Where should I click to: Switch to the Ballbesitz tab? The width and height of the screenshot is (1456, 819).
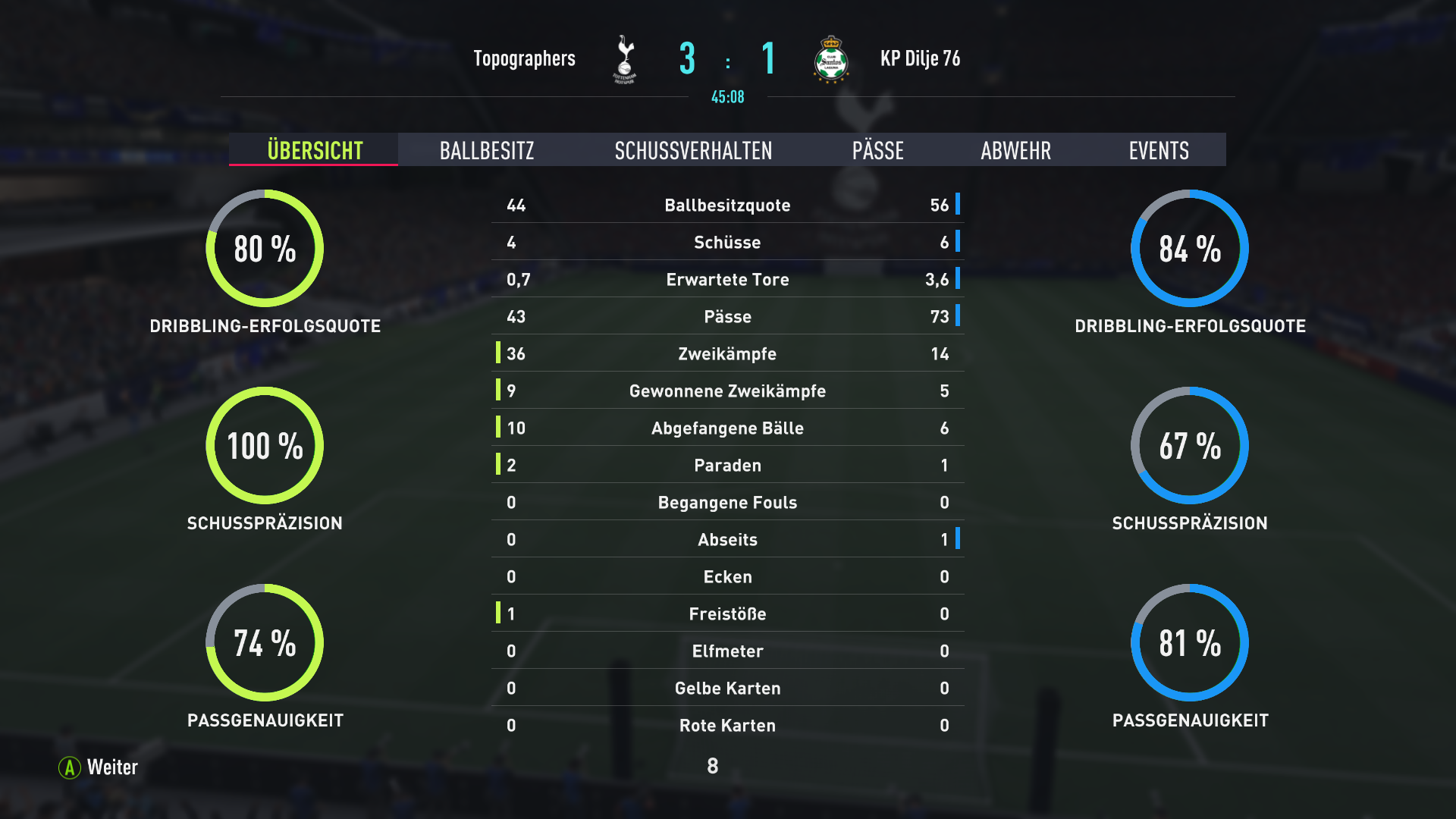tap(487, 150)
